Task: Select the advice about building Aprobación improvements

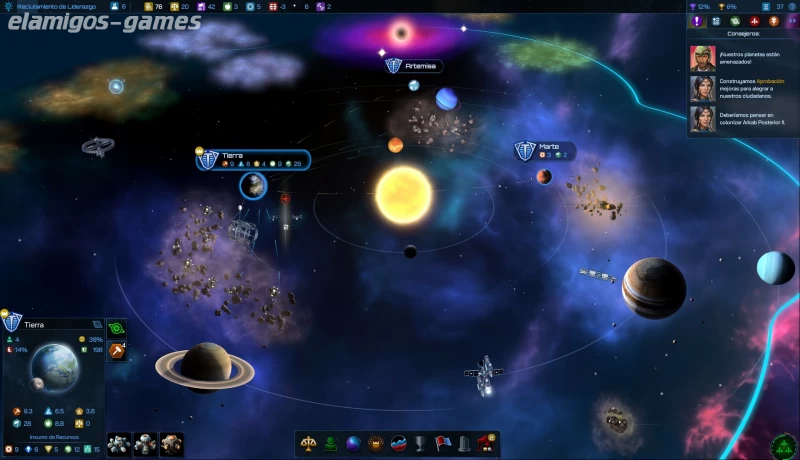Action: 745,88
